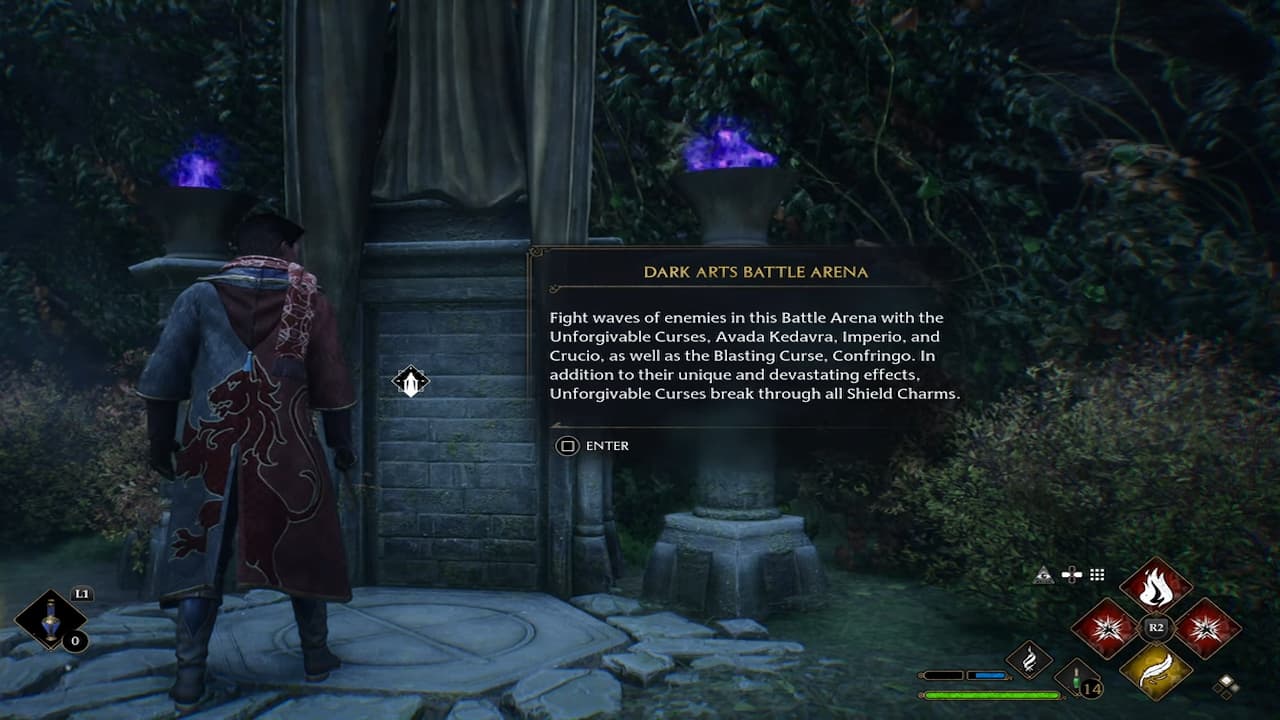Click the D-pad spell switcher icon

1072,574
